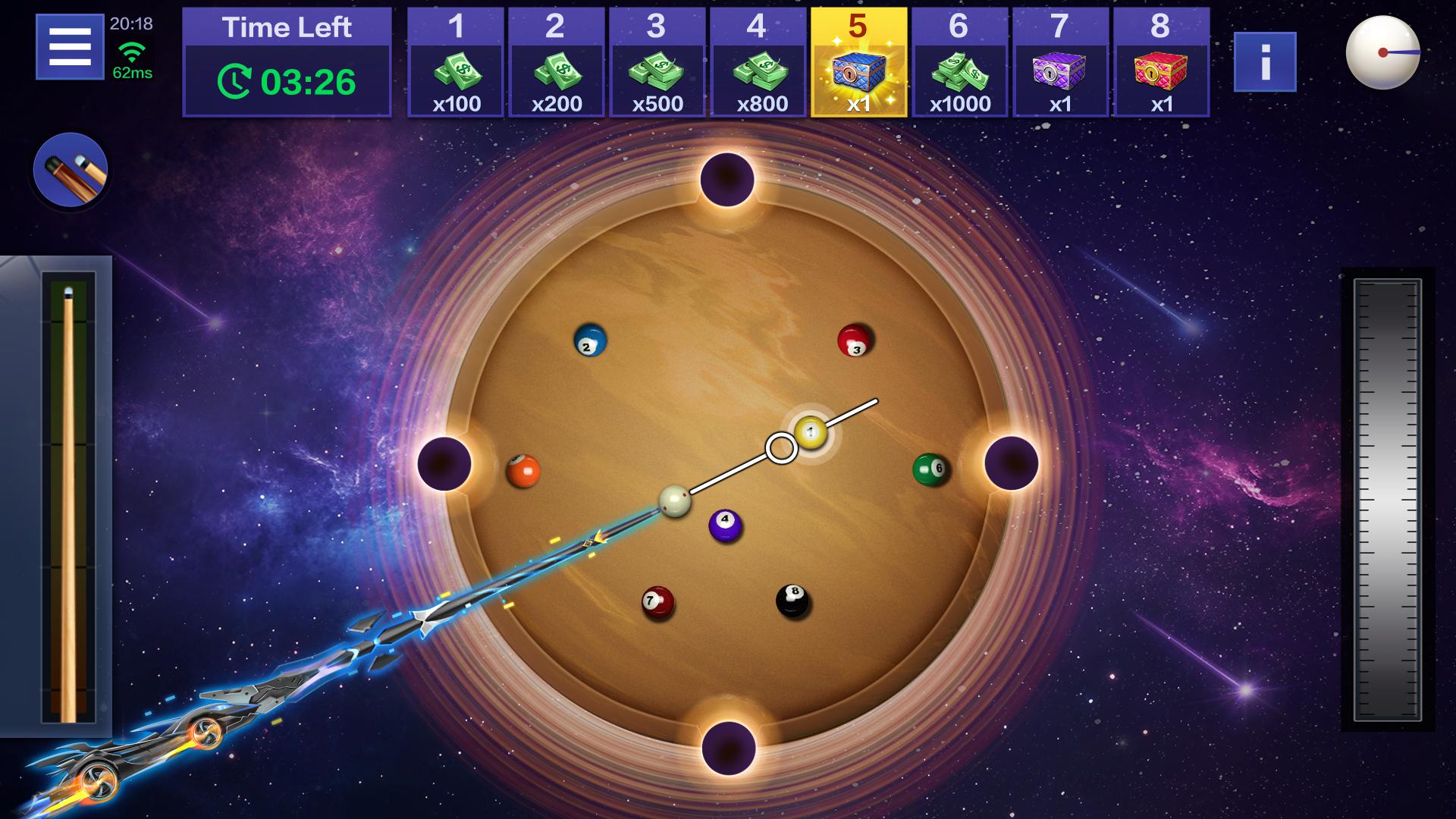The width and height of the screenshot is (1456, 819).
Task: Choose reward tier 3 with x500 cash
Action: point(657,62)
